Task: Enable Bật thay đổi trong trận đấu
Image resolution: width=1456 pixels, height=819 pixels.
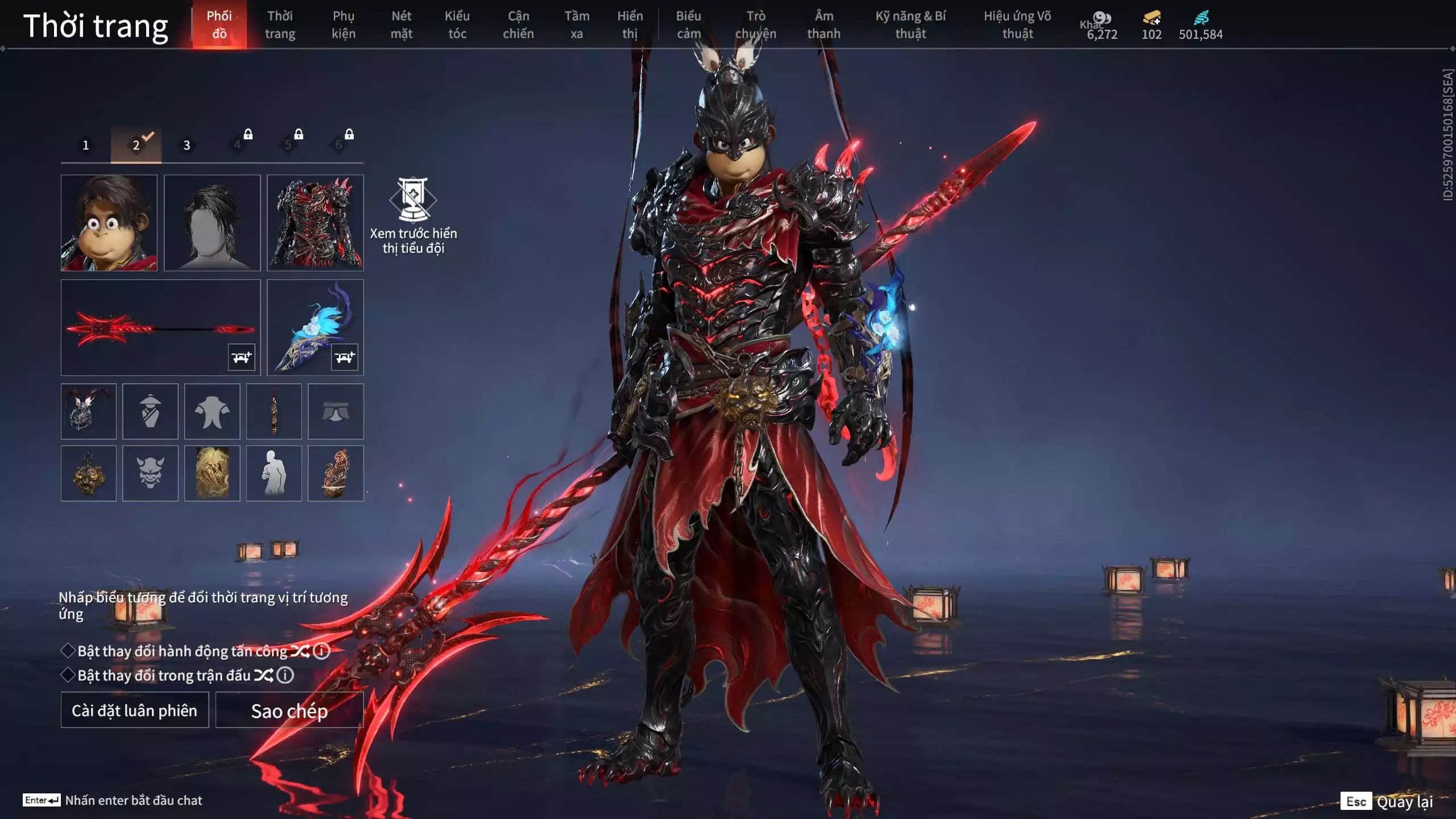Action: 68,675
